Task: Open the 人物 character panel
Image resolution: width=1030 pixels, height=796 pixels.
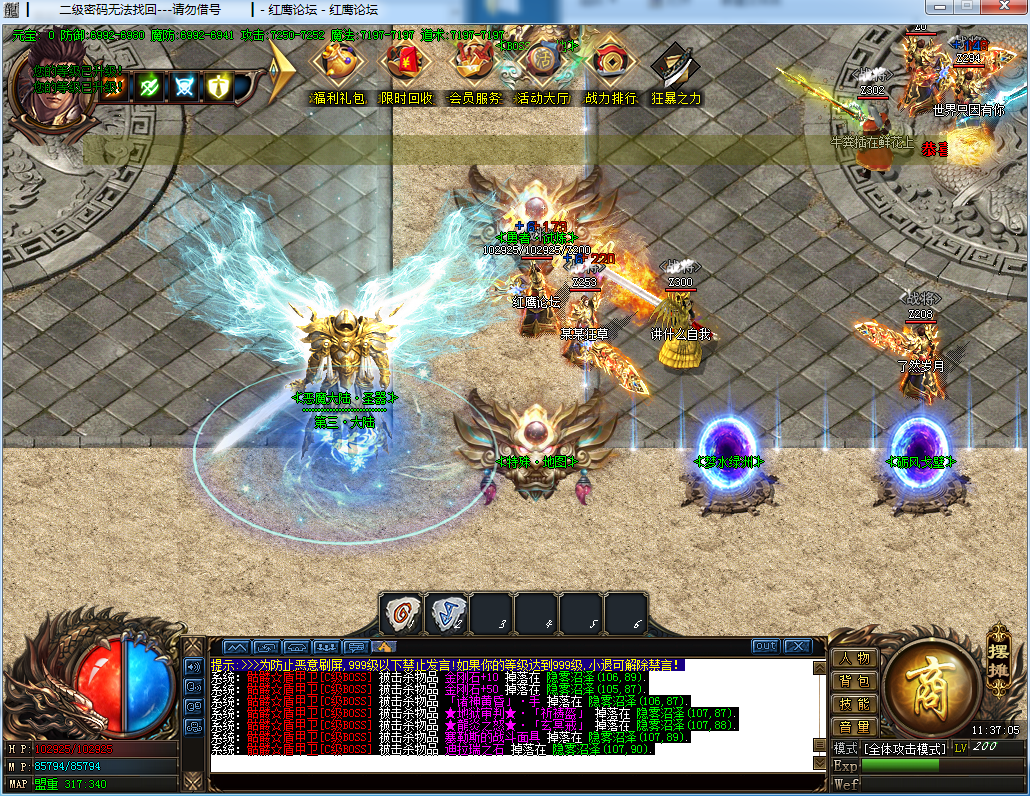Action: 854,658
